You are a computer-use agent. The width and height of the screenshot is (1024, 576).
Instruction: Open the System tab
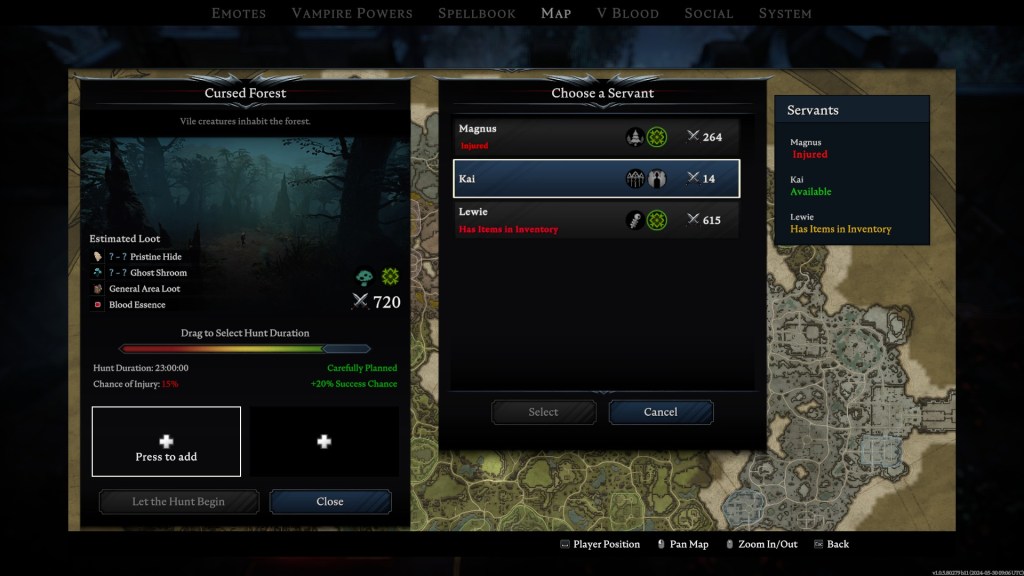785,13
